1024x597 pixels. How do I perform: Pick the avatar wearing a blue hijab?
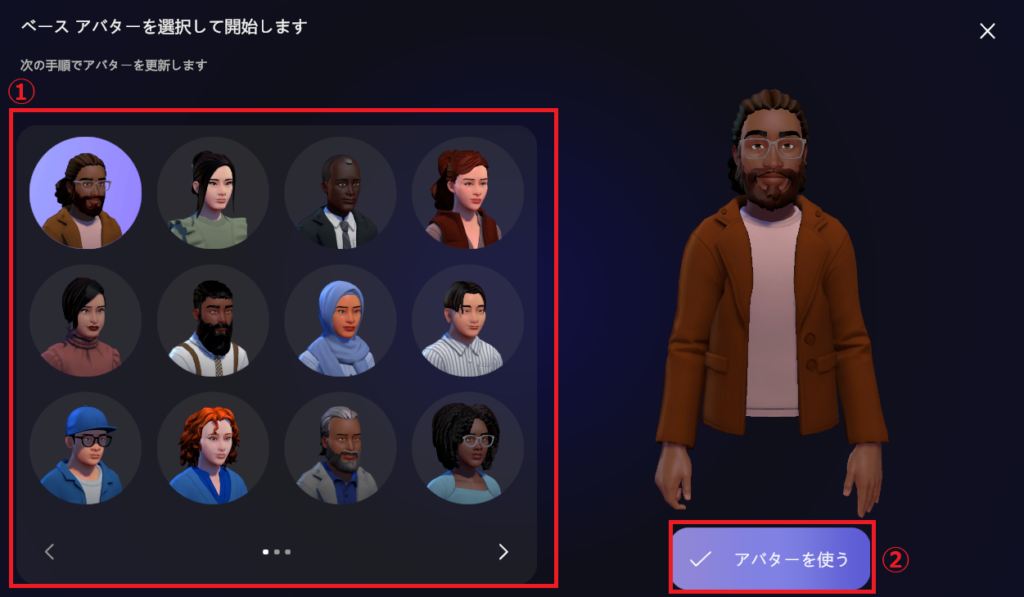[340, 320]
